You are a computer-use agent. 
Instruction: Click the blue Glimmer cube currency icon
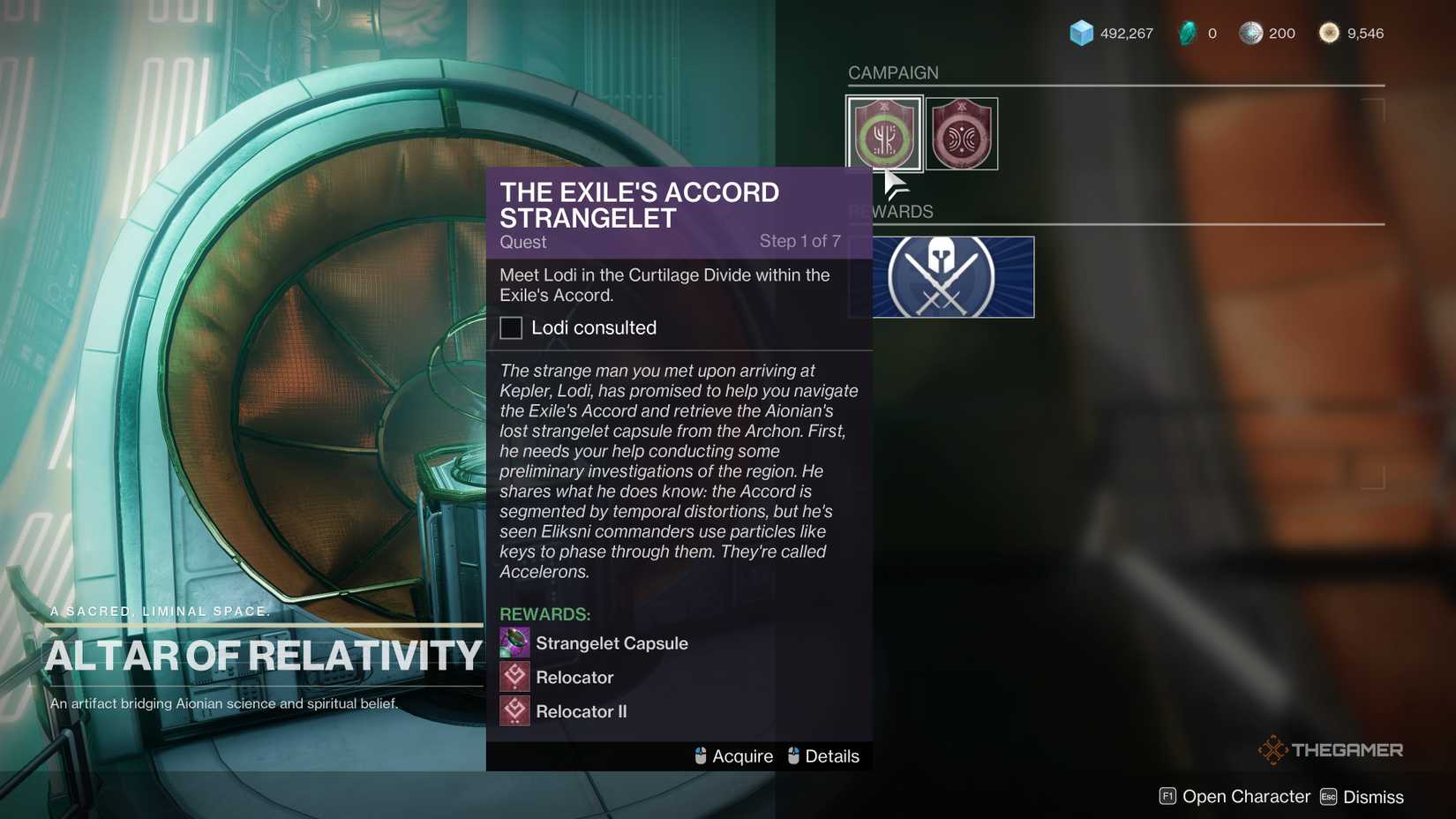(x=1078, y=32)
